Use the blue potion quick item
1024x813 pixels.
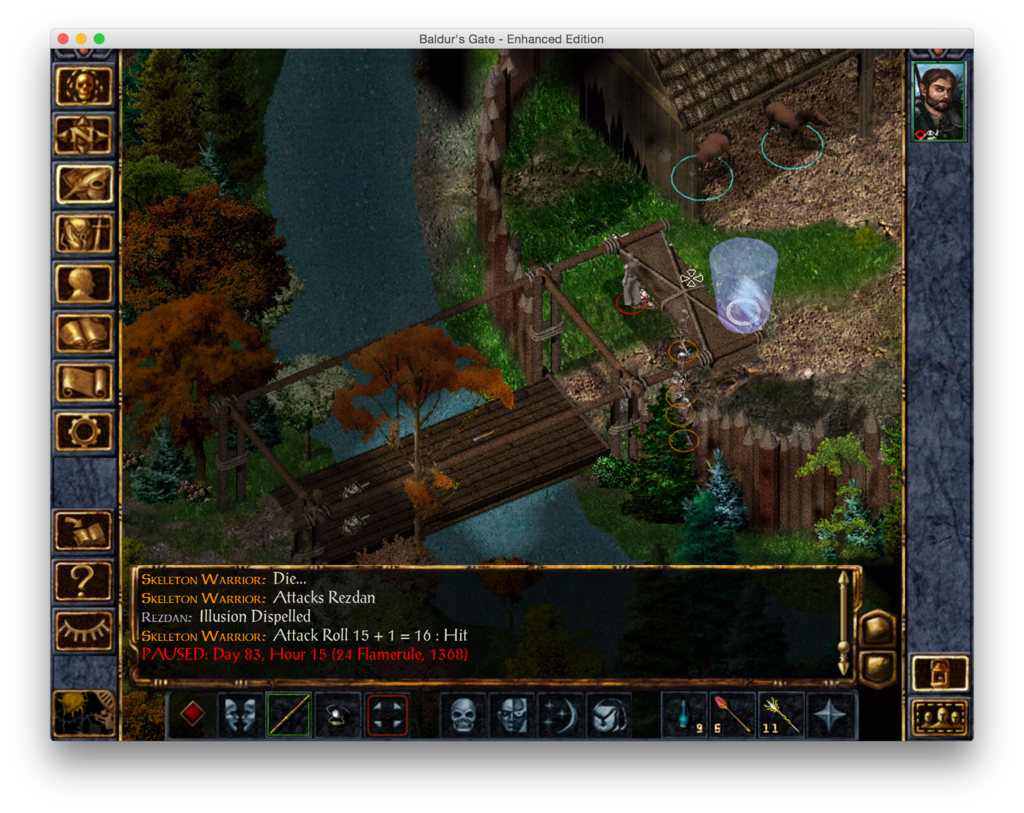[684, 715]
